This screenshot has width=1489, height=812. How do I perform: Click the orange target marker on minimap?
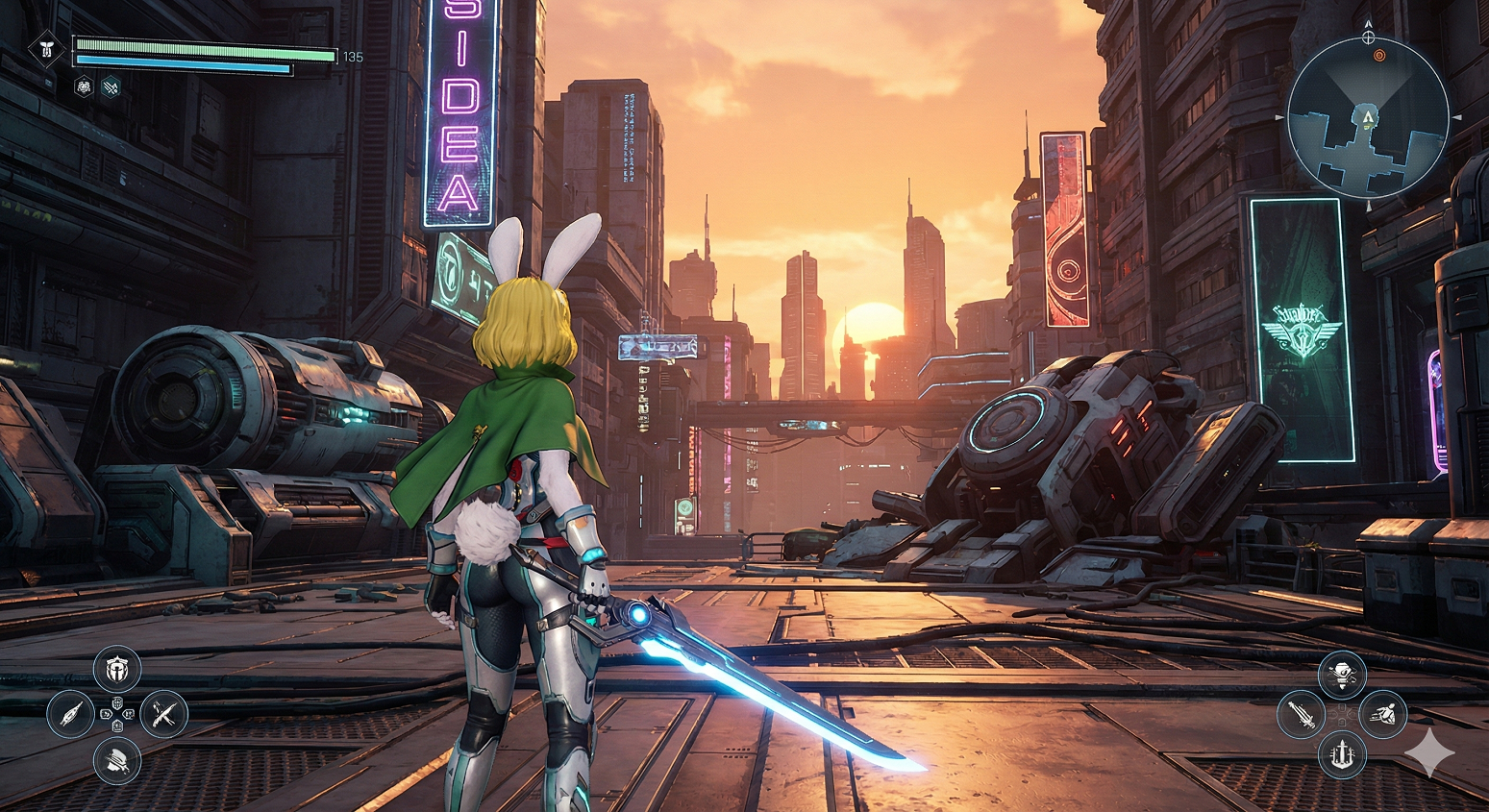click(1379, 56)
